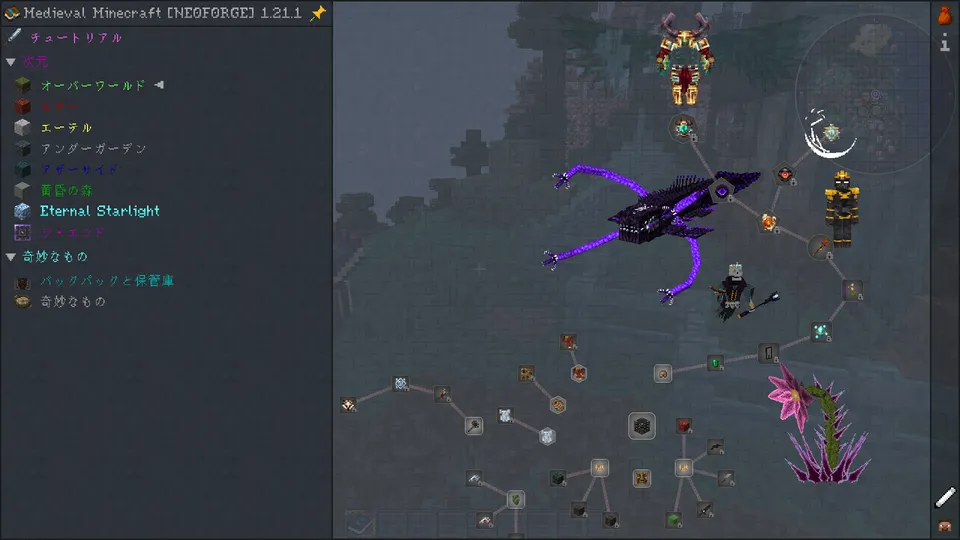
Task: Toggle the pin icon beside the title
Action: (318, 13)
